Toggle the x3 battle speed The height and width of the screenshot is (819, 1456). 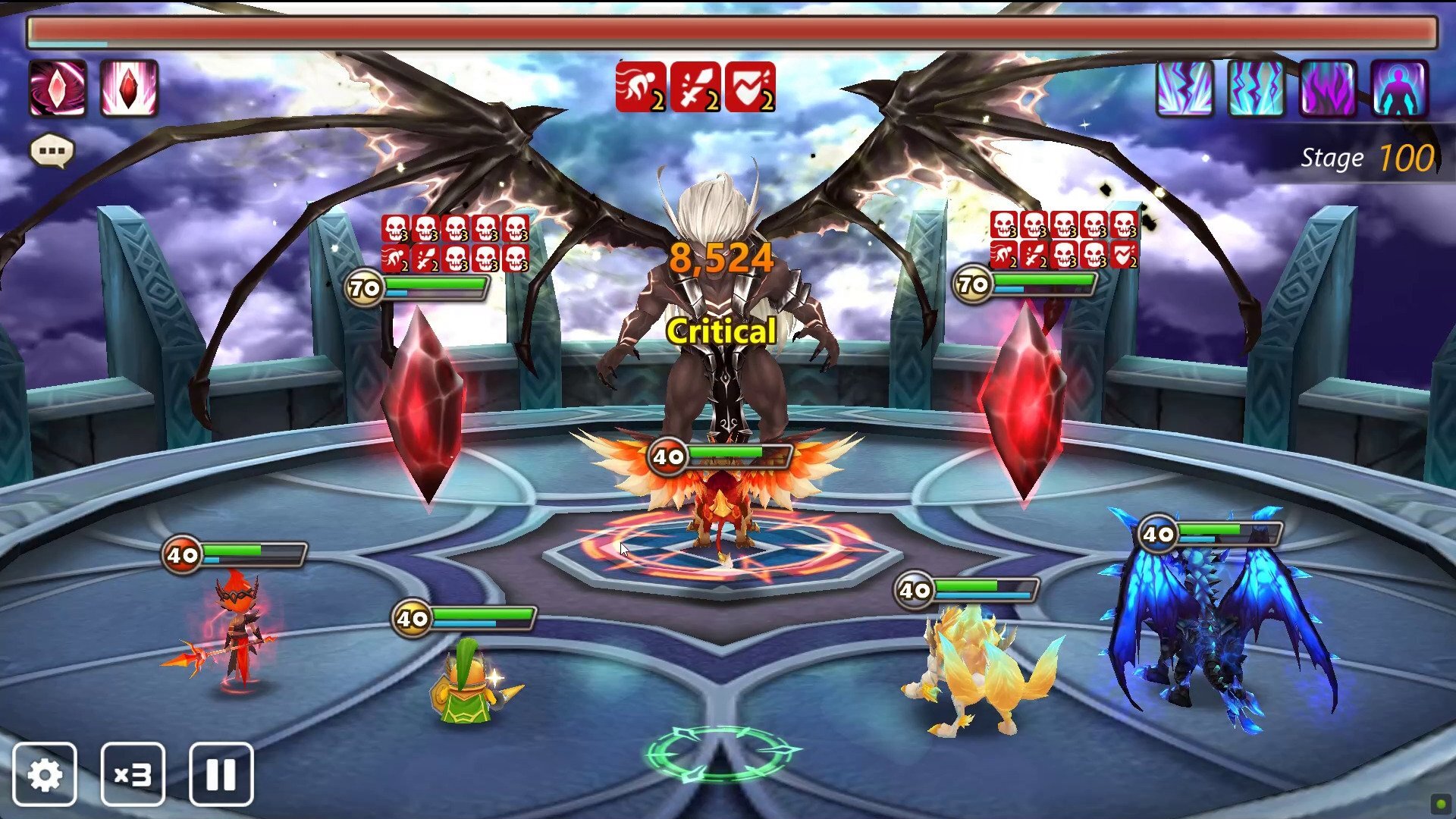pos(133,773)
